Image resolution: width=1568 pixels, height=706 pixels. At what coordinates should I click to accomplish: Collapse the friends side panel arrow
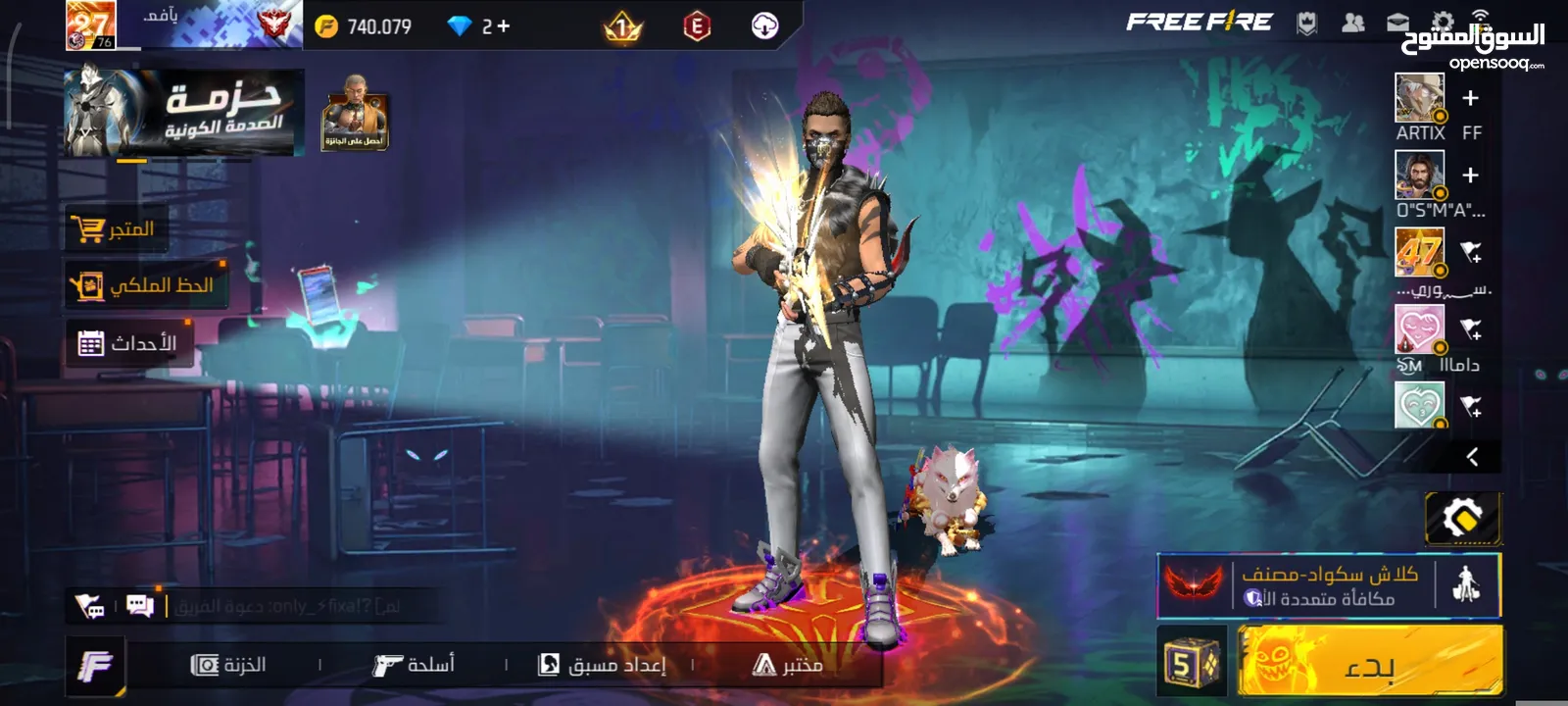[x=1472, y=457]
